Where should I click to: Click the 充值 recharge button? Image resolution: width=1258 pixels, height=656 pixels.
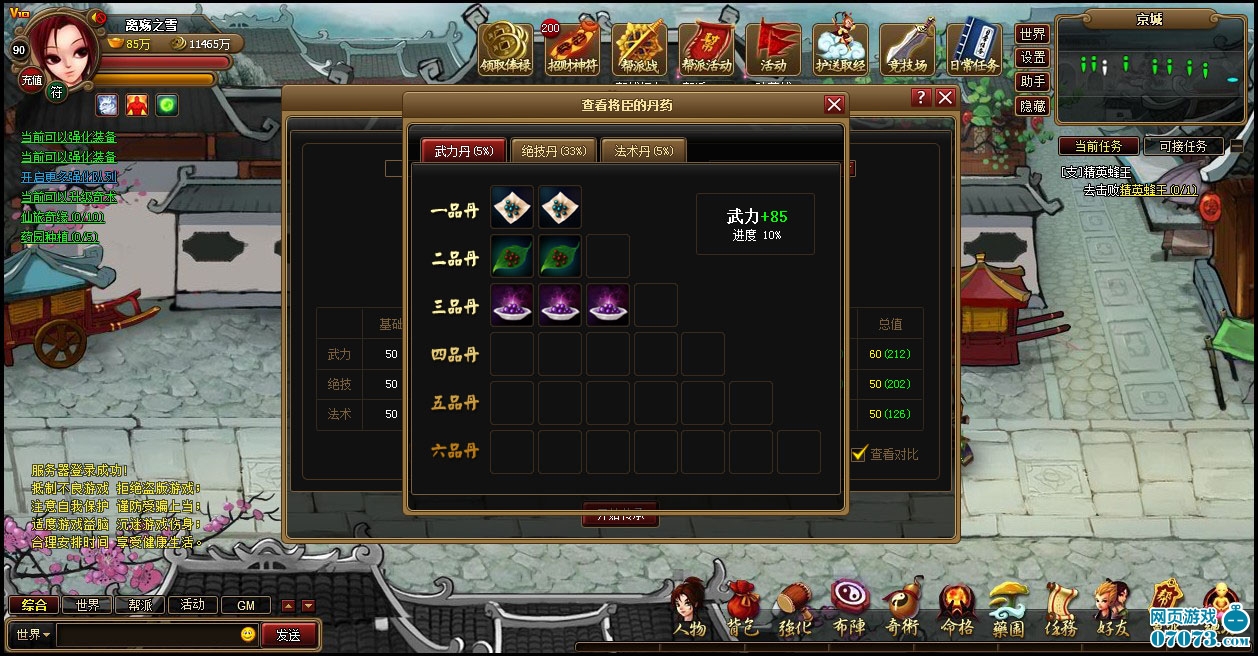31,80
